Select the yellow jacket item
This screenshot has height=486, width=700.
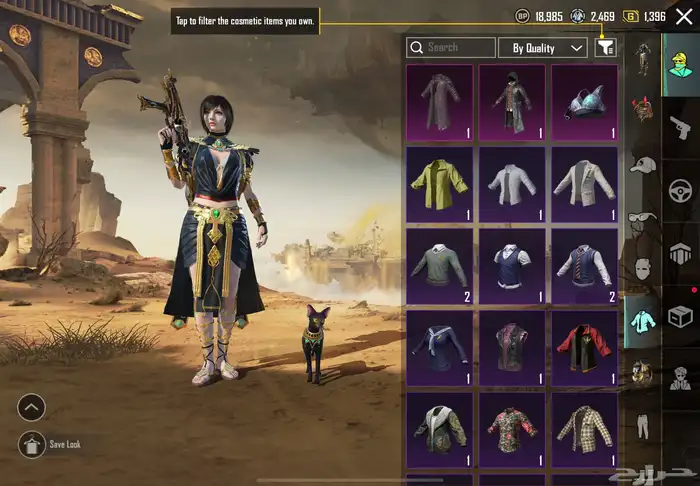coord(440,186)
